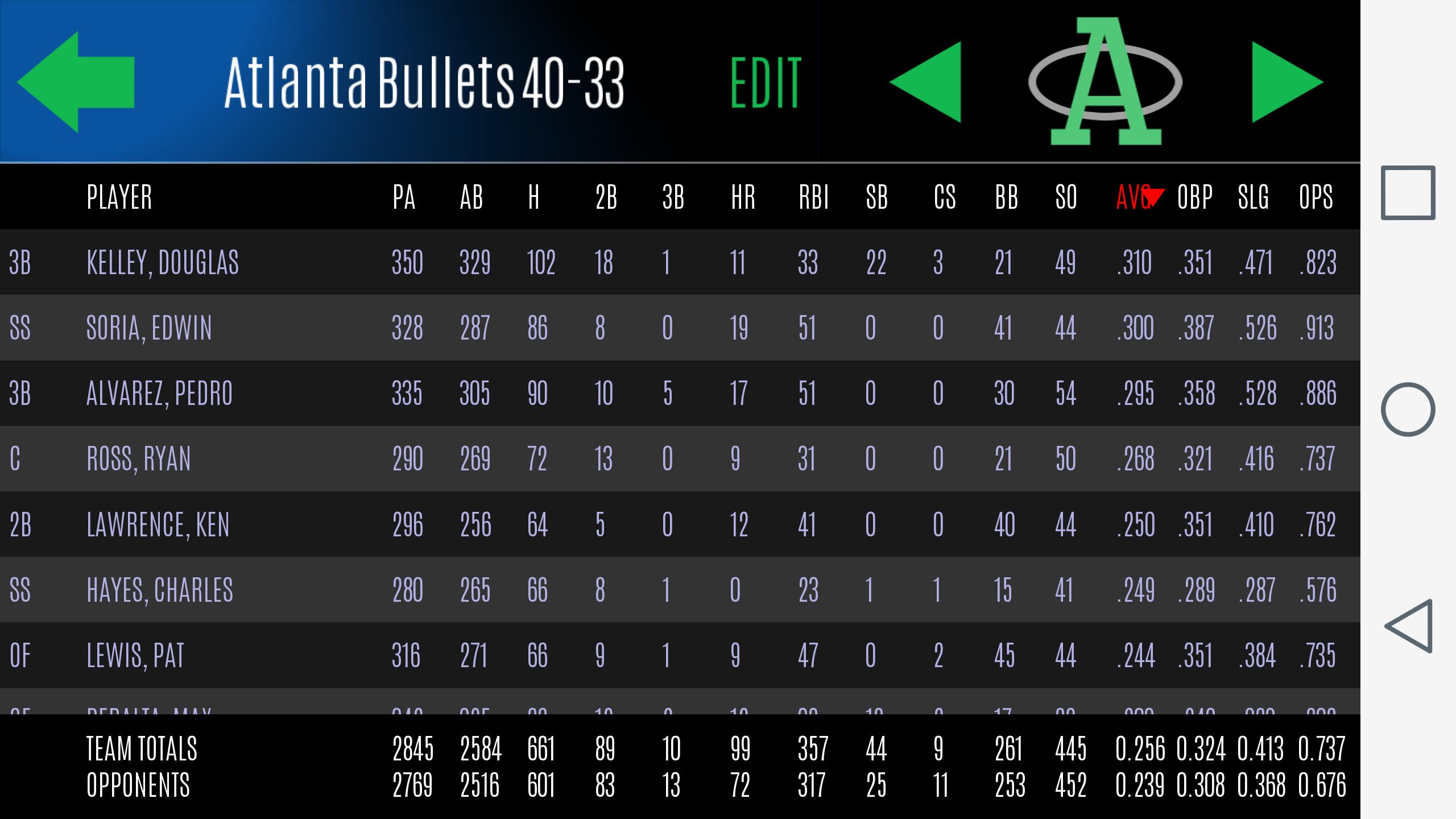Image resolution: width=1456 pixels, height=819 pixels.
Task: Open catcher Ryan Ross's row
Action: (x=139, y=459)
